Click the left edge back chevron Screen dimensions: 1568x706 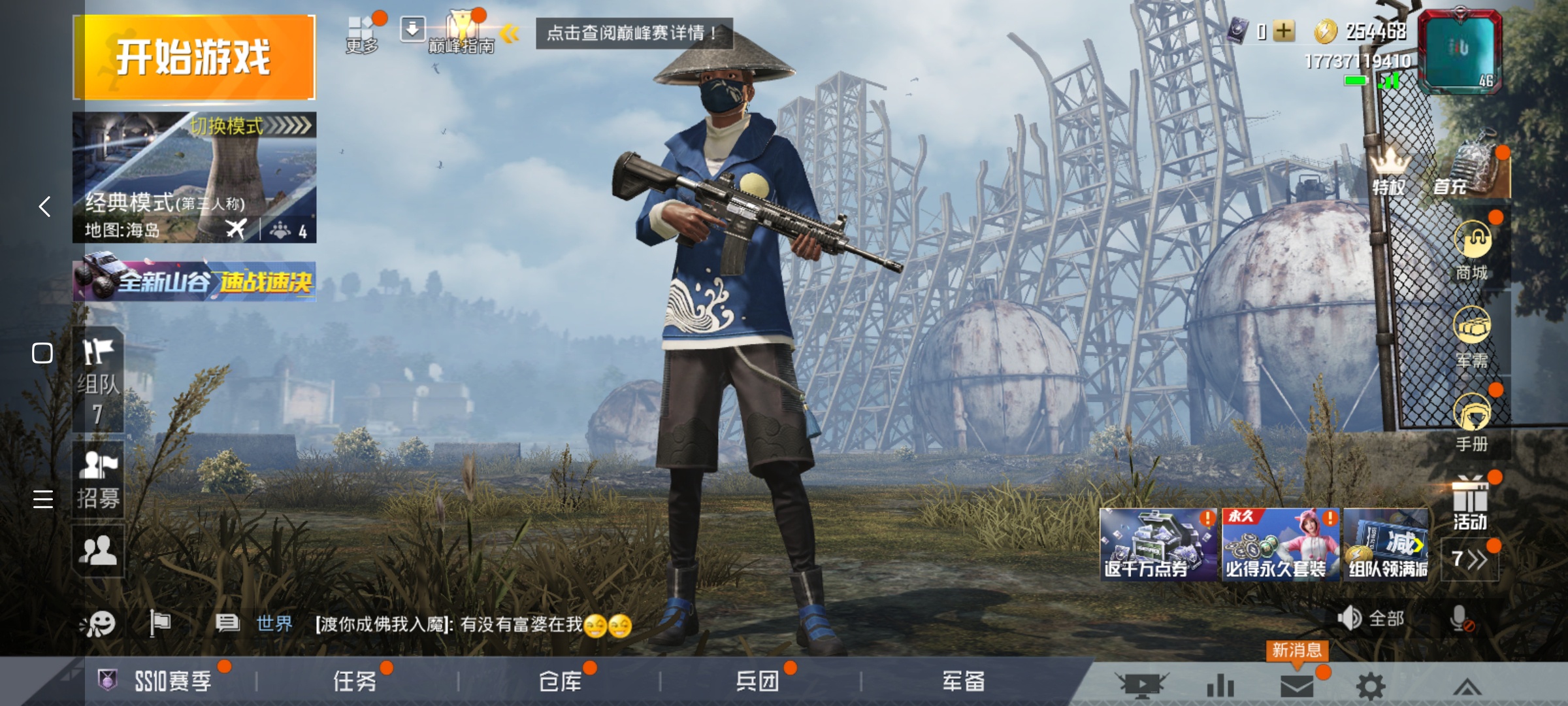43,207
